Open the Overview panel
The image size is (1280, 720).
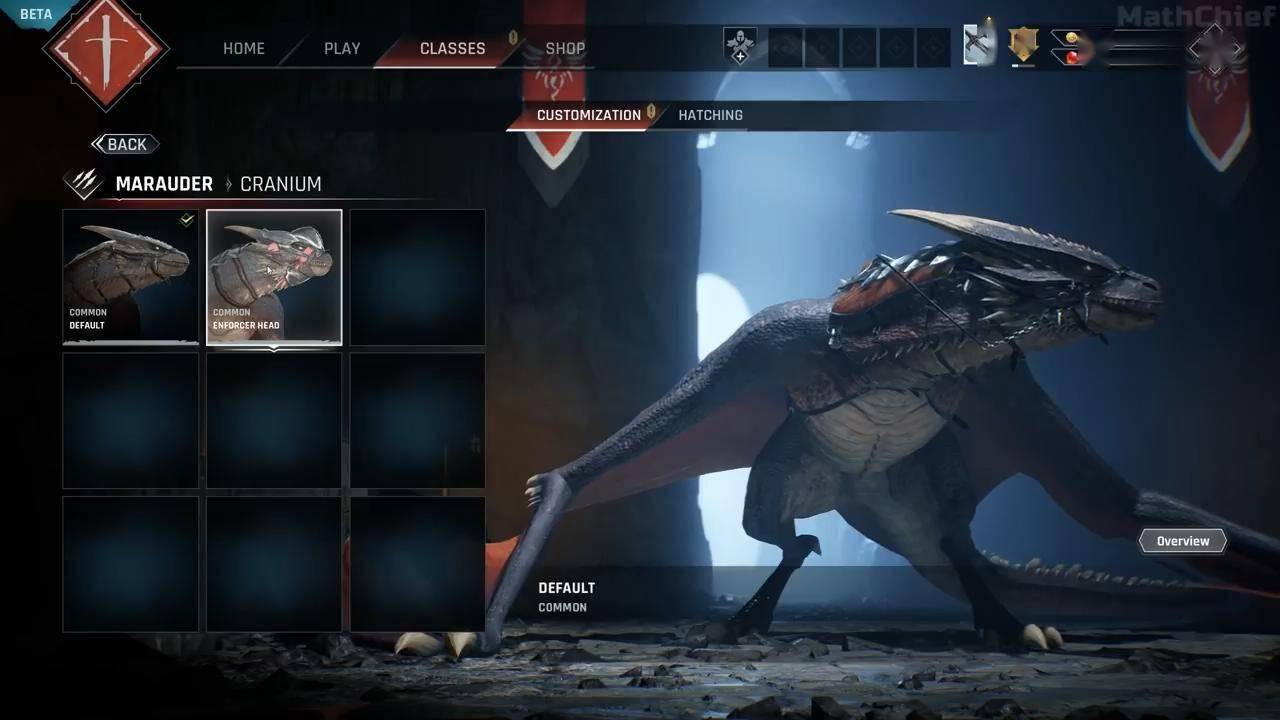1183,541
